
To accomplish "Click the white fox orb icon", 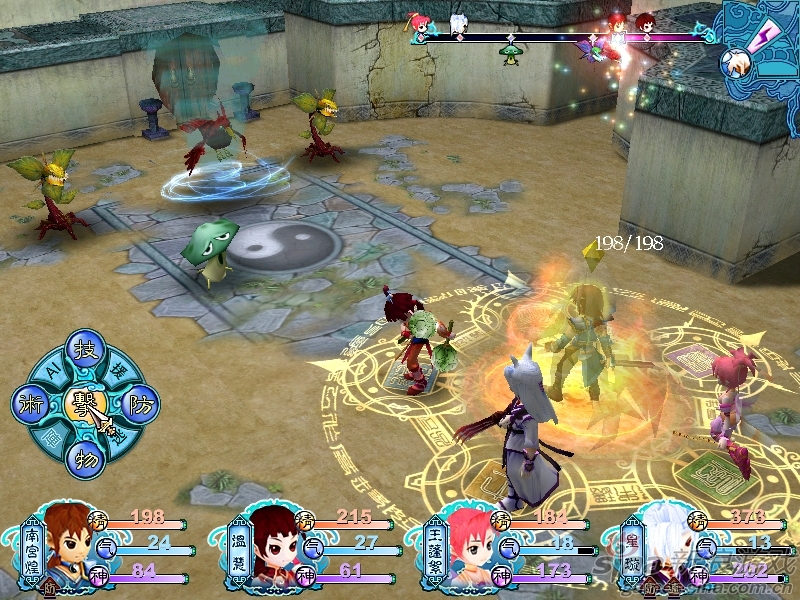I will (738, 64).
